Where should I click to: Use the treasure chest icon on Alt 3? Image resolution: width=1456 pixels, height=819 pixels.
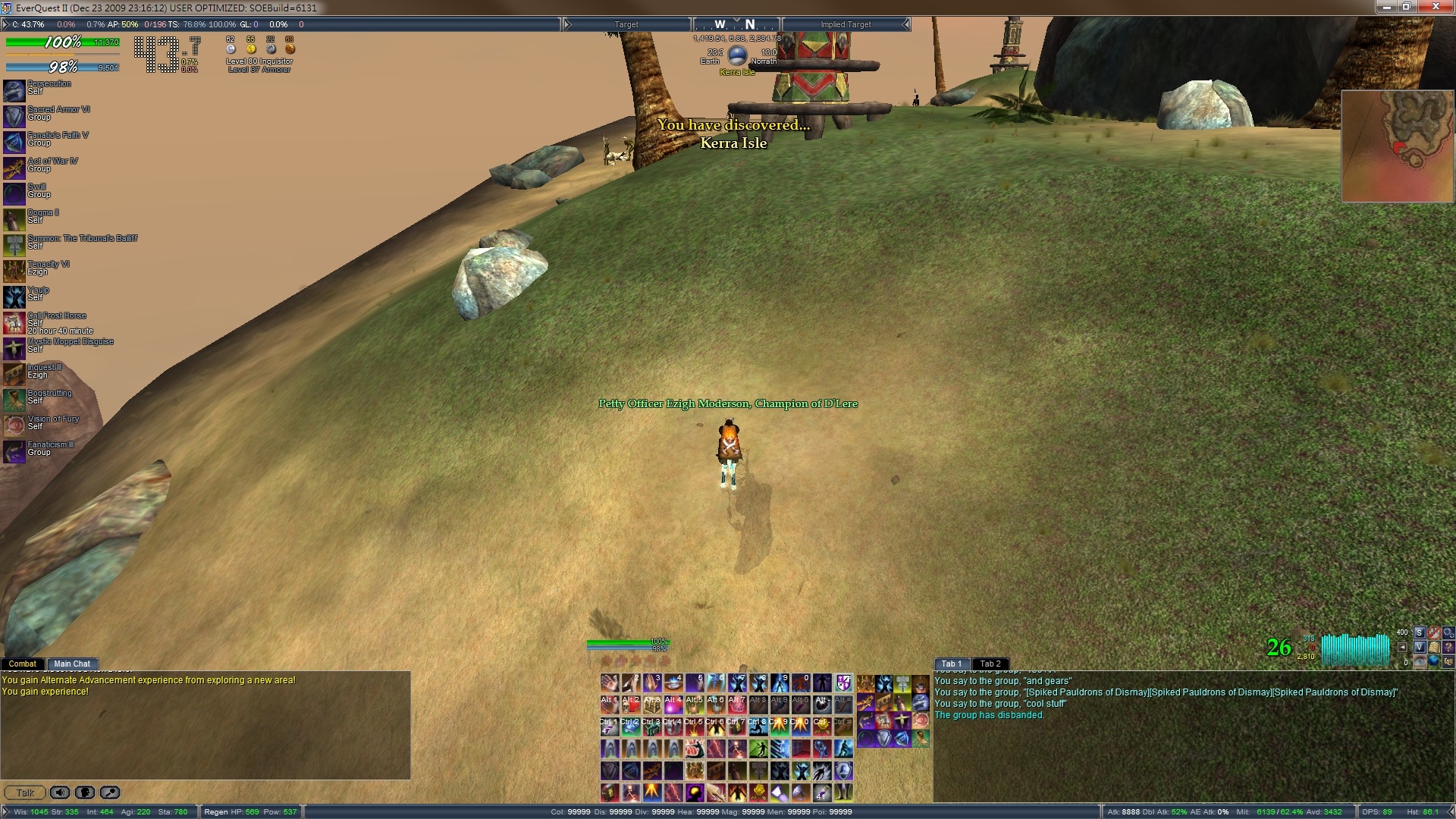[652, 705]
